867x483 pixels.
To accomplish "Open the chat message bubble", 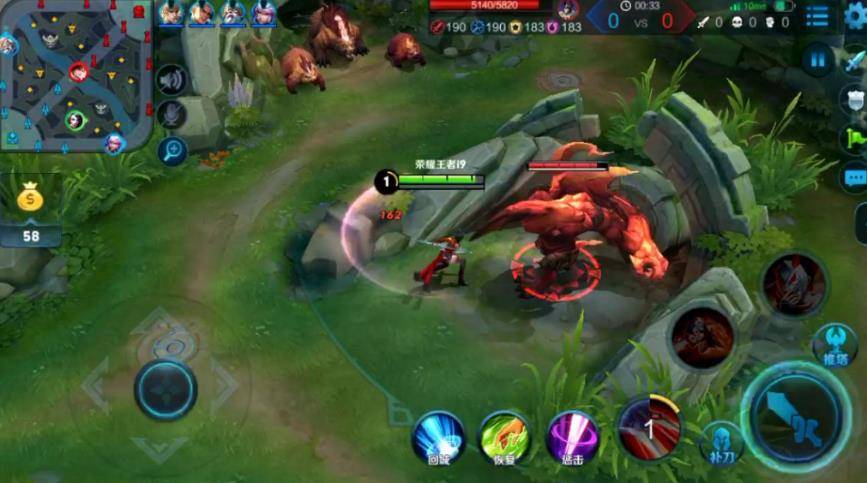I will coord(855,178).
